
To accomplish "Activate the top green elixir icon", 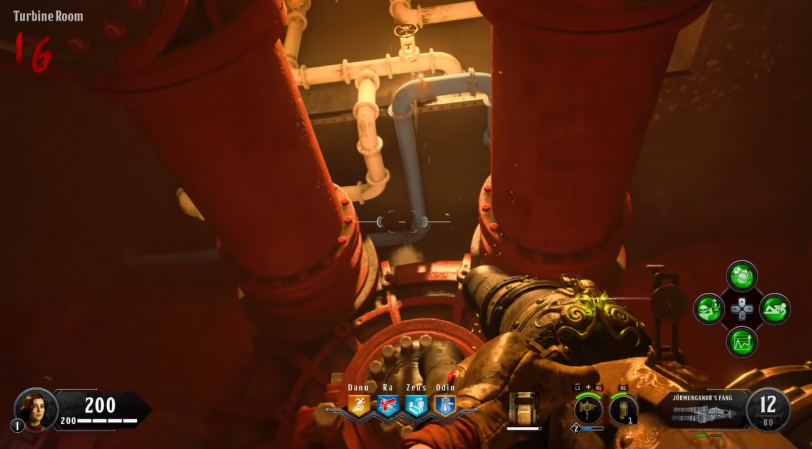I will pyautogui.click(x=742, y=275).
